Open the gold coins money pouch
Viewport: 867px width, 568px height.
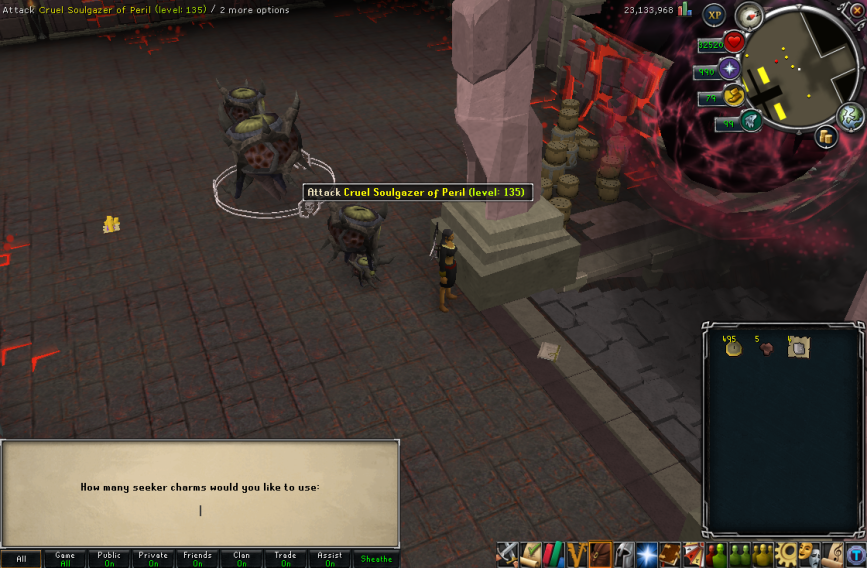(826, 137)
